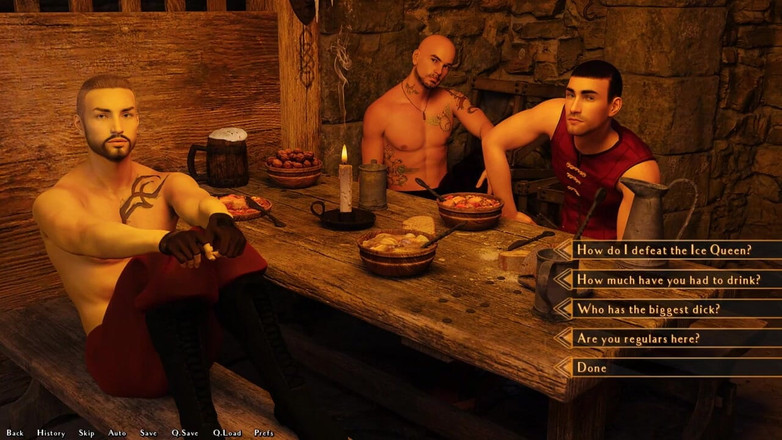Viewport: 782px width, 440px height.
Task: Activate the Skip function
Action: coord(87,433)
